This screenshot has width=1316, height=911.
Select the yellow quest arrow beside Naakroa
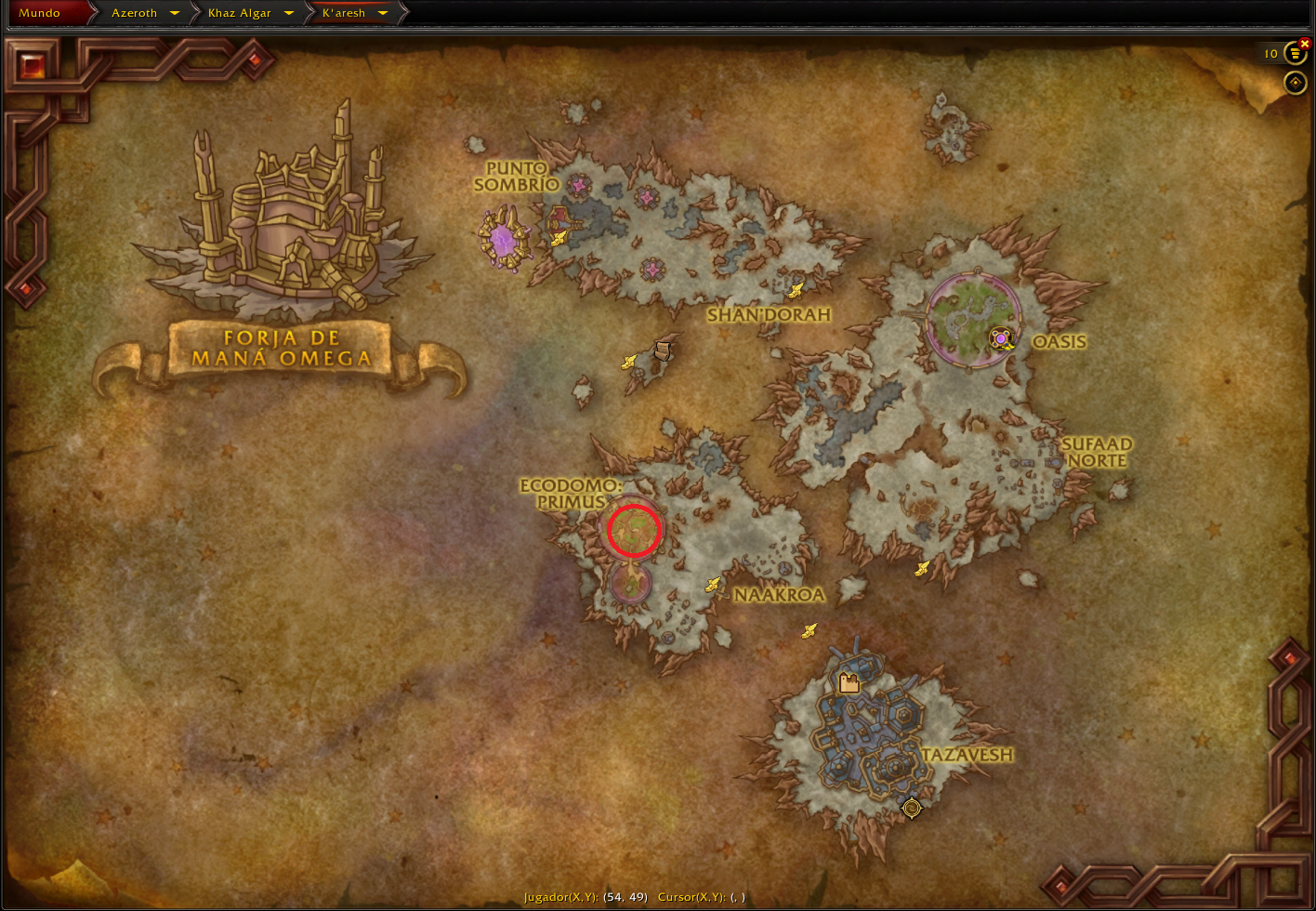click(x=713, y=586)
